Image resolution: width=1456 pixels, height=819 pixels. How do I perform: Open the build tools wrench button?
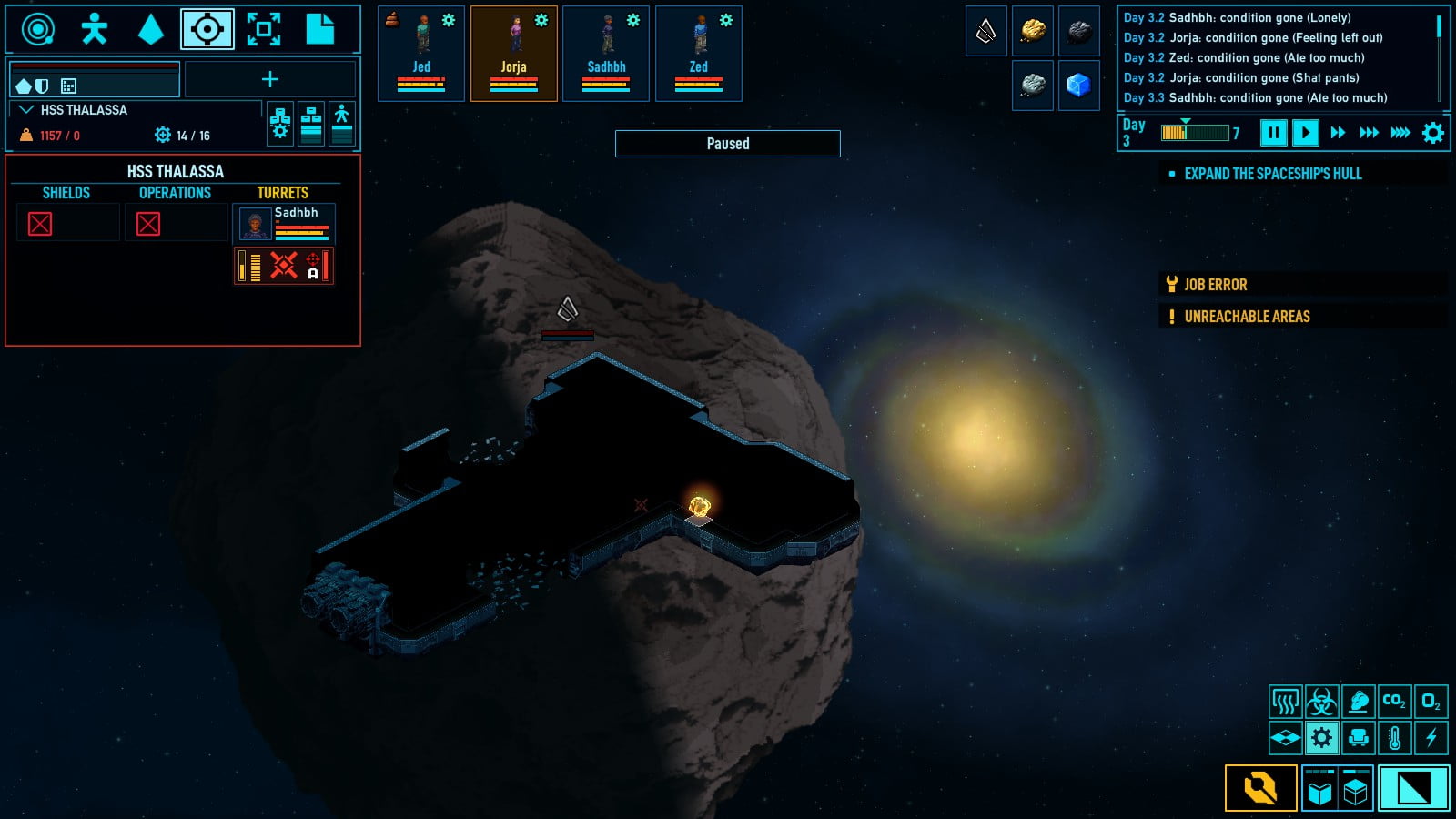pyautogui.click(x=1260, y=788)
